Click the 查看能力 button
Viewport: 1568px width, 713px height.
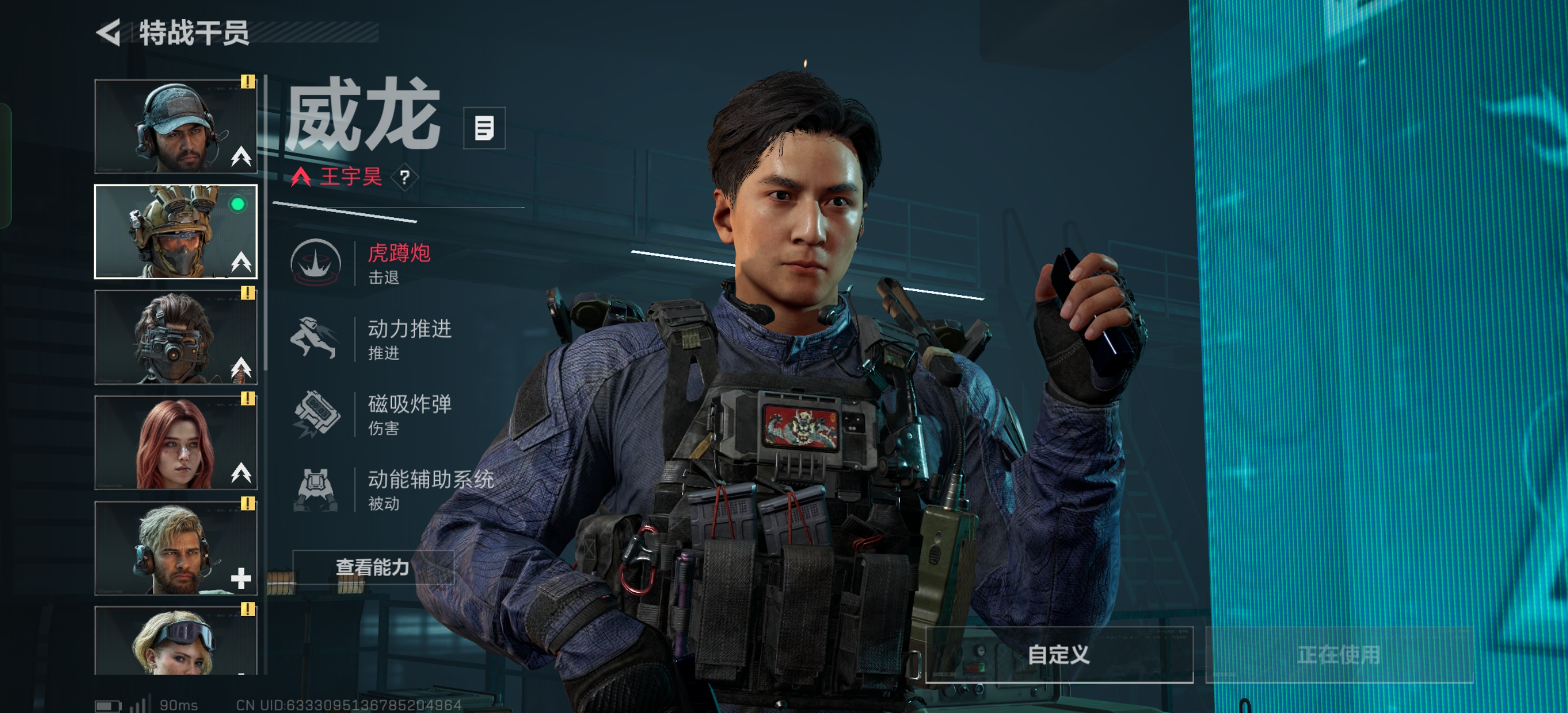click(x=372, y=567)
